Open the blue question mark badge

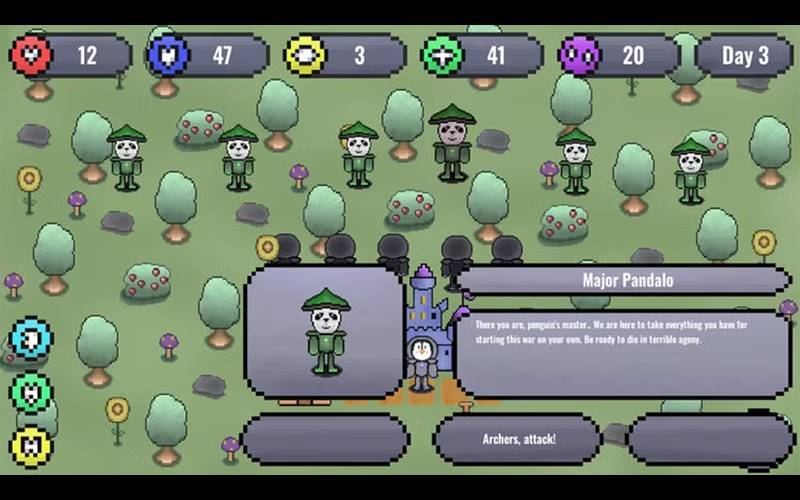point(31,339)
